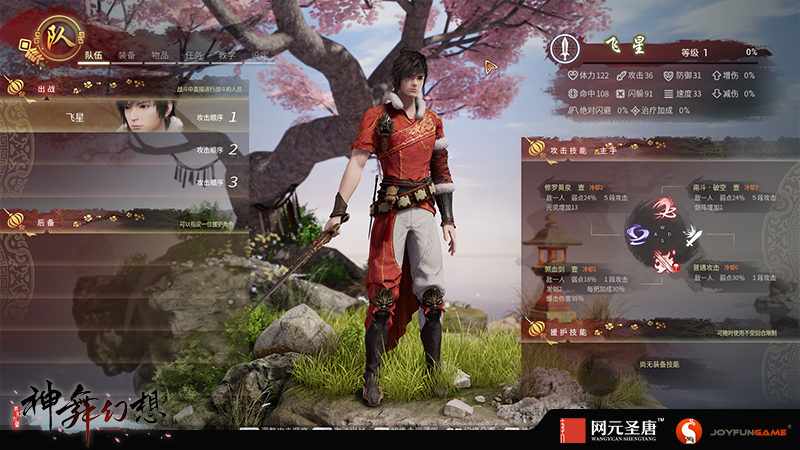The height and width of the screenshot is (450, 800).
Task: Open the 物品 (Items) tab
Action: (160, 56)
